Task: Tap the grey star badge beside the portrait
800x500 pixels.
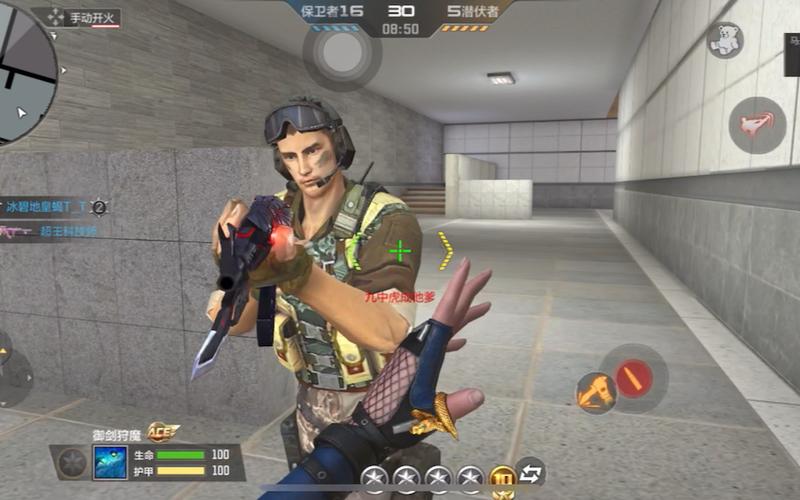Action: [72, 463]
